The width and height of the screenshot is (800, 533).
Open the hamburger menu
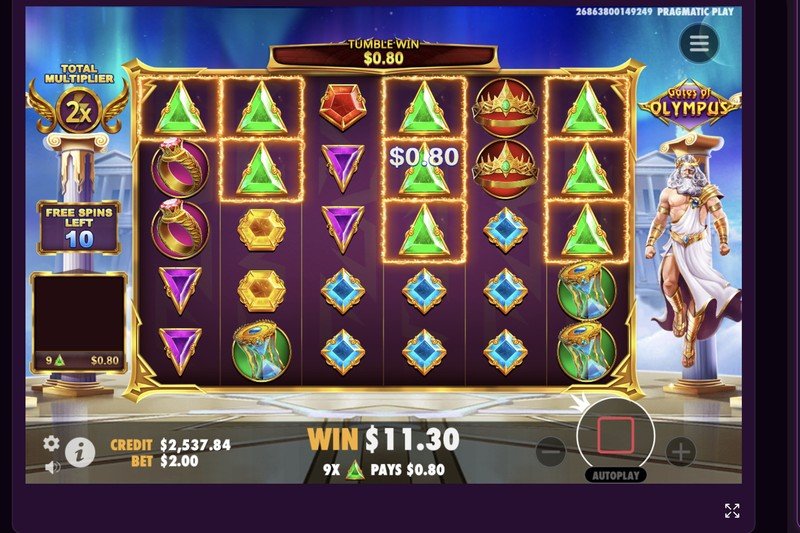(x=699, y=43)
